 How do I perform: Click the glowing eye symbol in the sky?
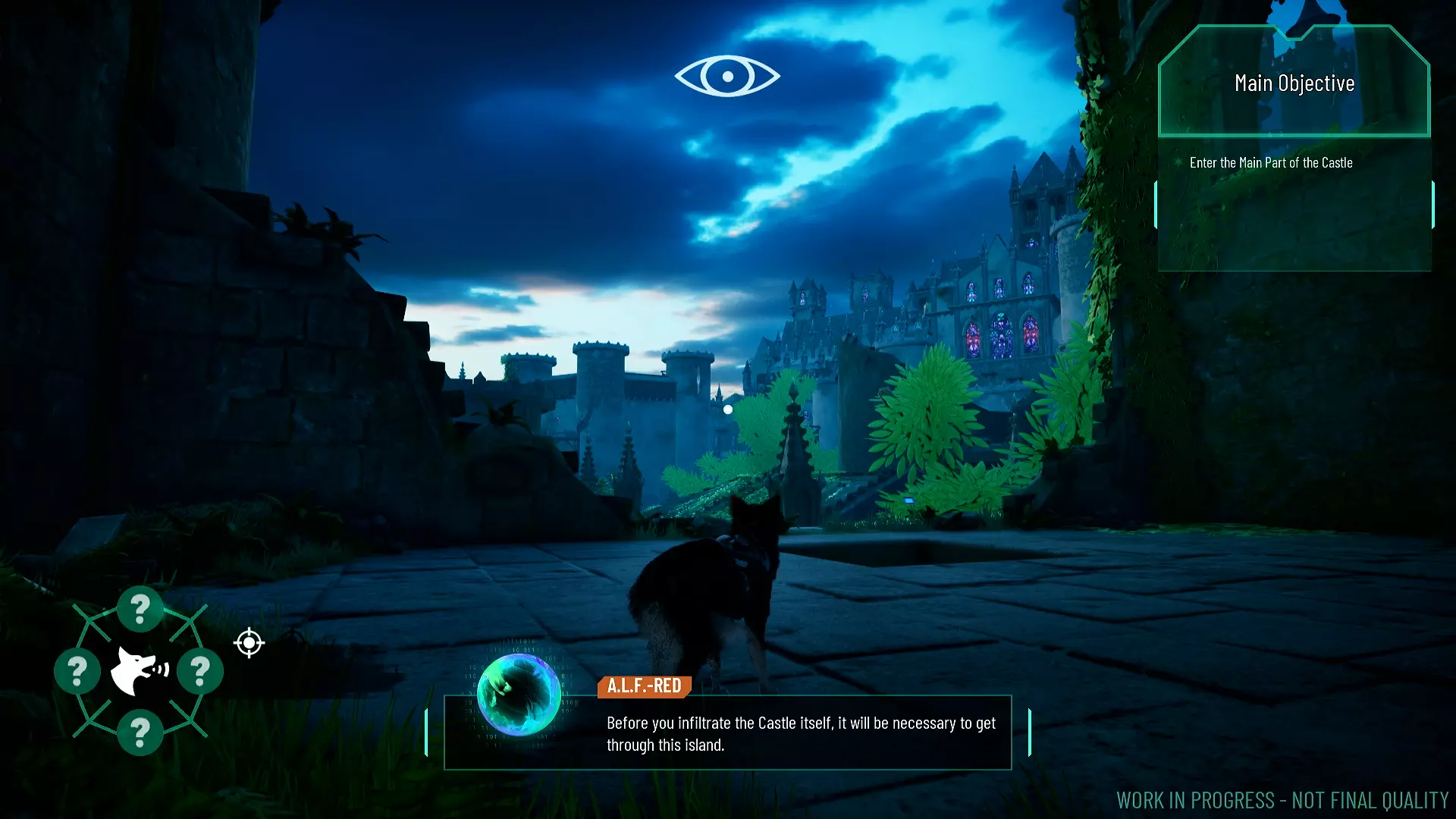726,76
